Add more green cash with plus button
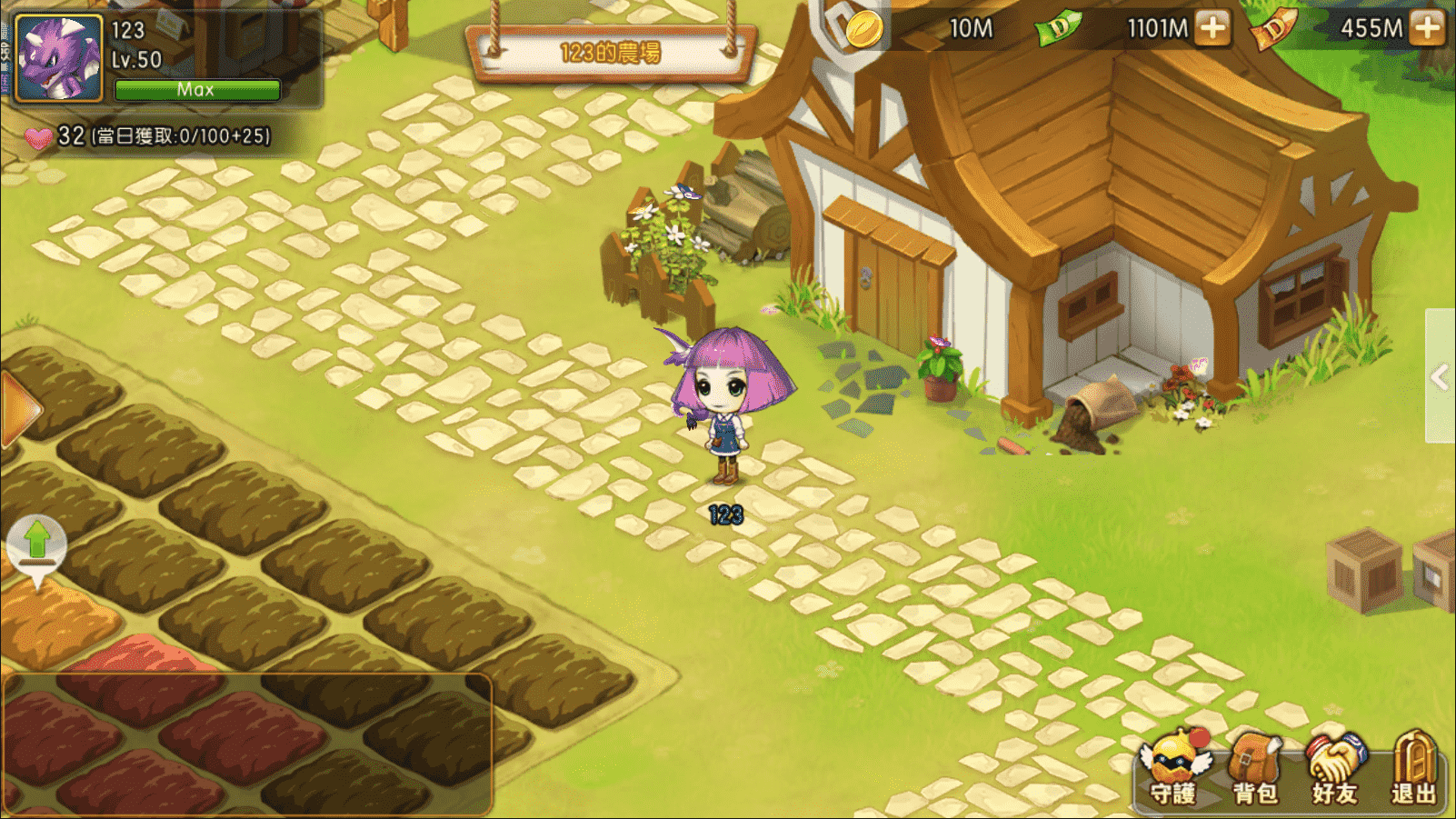The image size is (1456, 819). point(1212,28)
